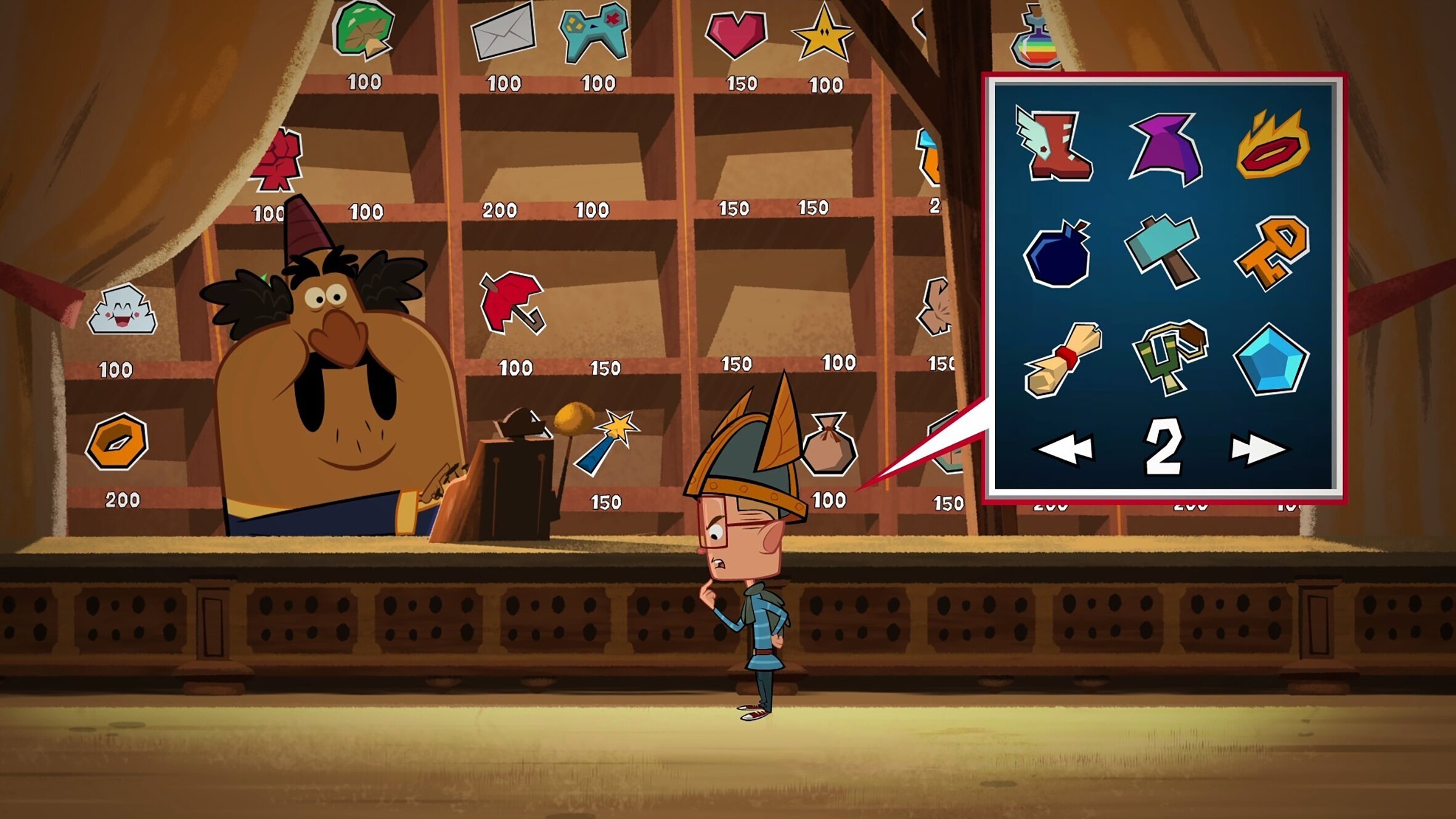Pick the blue pentagon gem
1456x819 pixels.
click(1270, 360)
